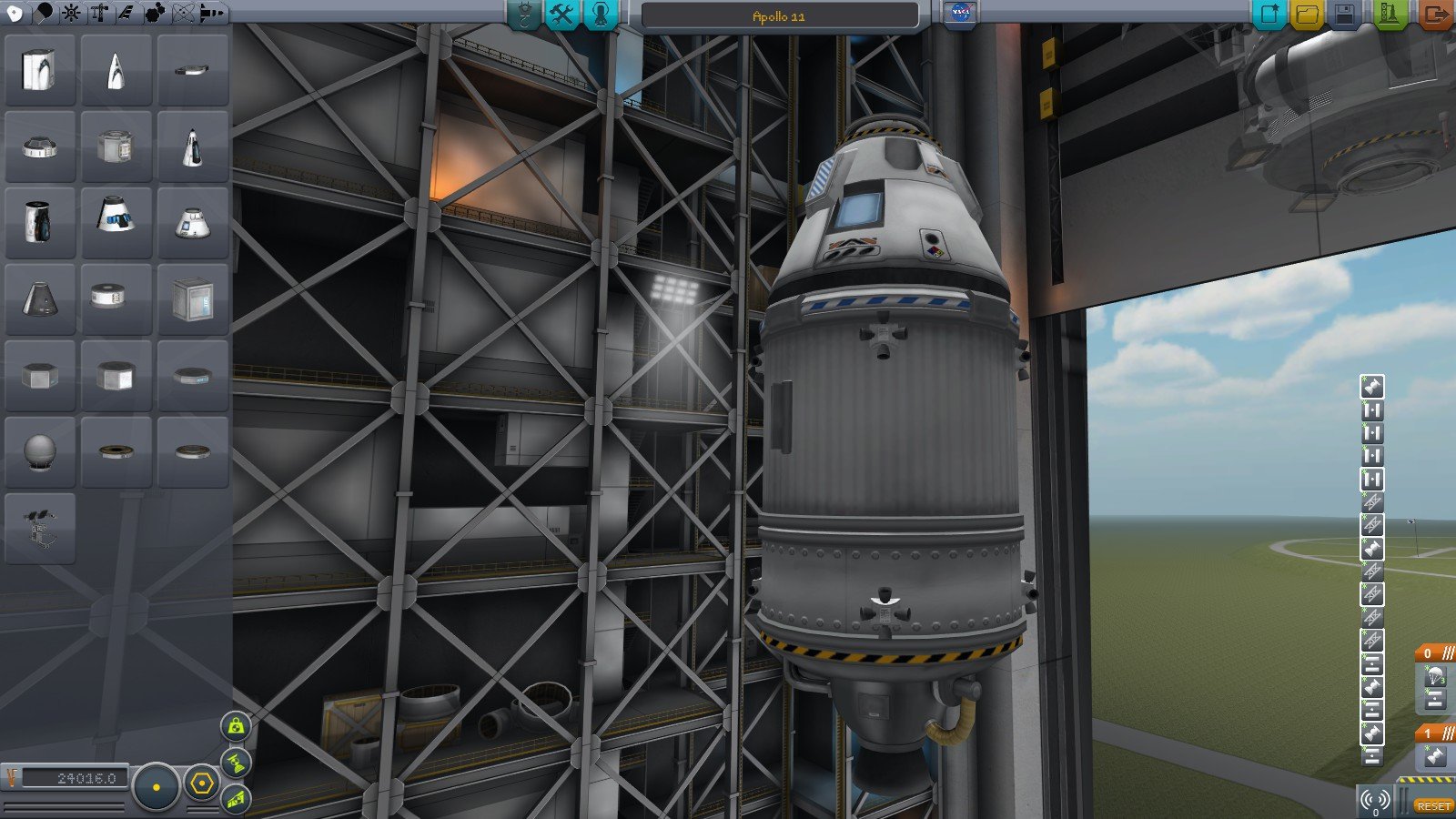Select the Structural parts category tab
Viewport: 1456px width, 819px height.
click(x=99, y=13)
